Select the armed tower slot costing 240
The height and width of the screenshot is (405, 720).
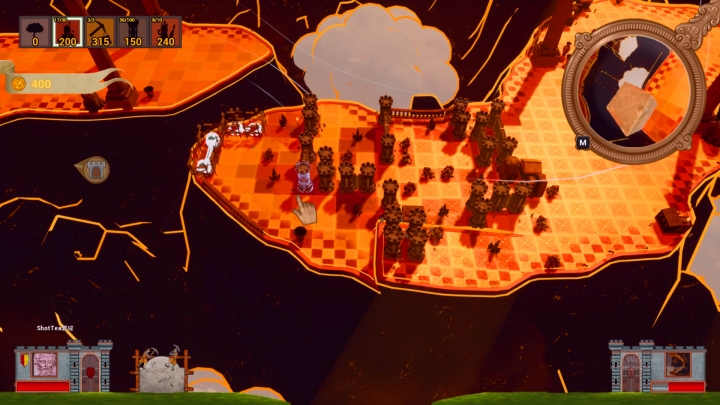[165, 32]
